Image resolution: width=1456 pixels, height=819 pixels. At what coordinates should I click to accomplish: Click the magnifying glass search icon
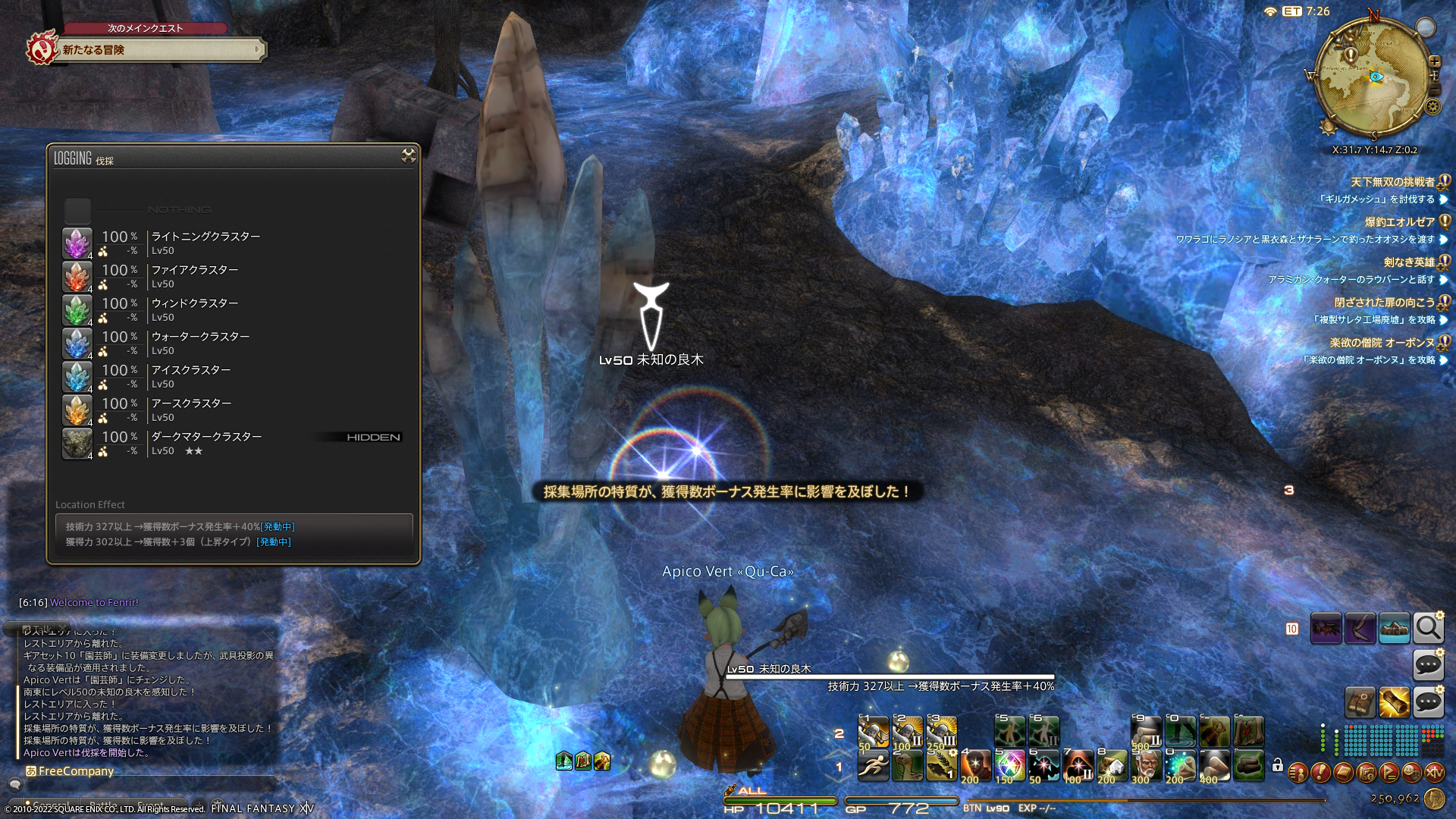click(1428, 628)
